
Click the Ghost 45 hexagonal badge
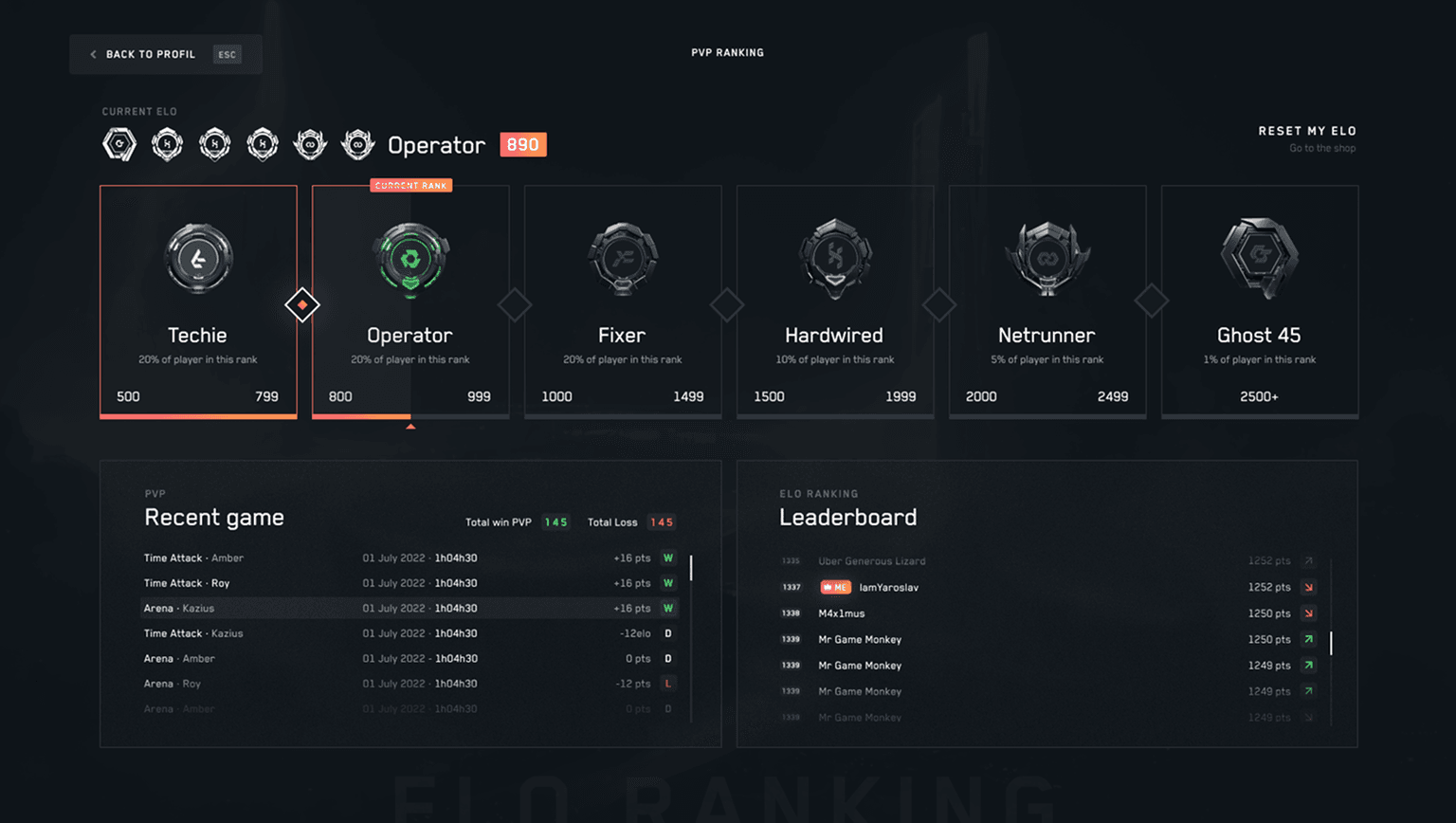[1259, 257]
